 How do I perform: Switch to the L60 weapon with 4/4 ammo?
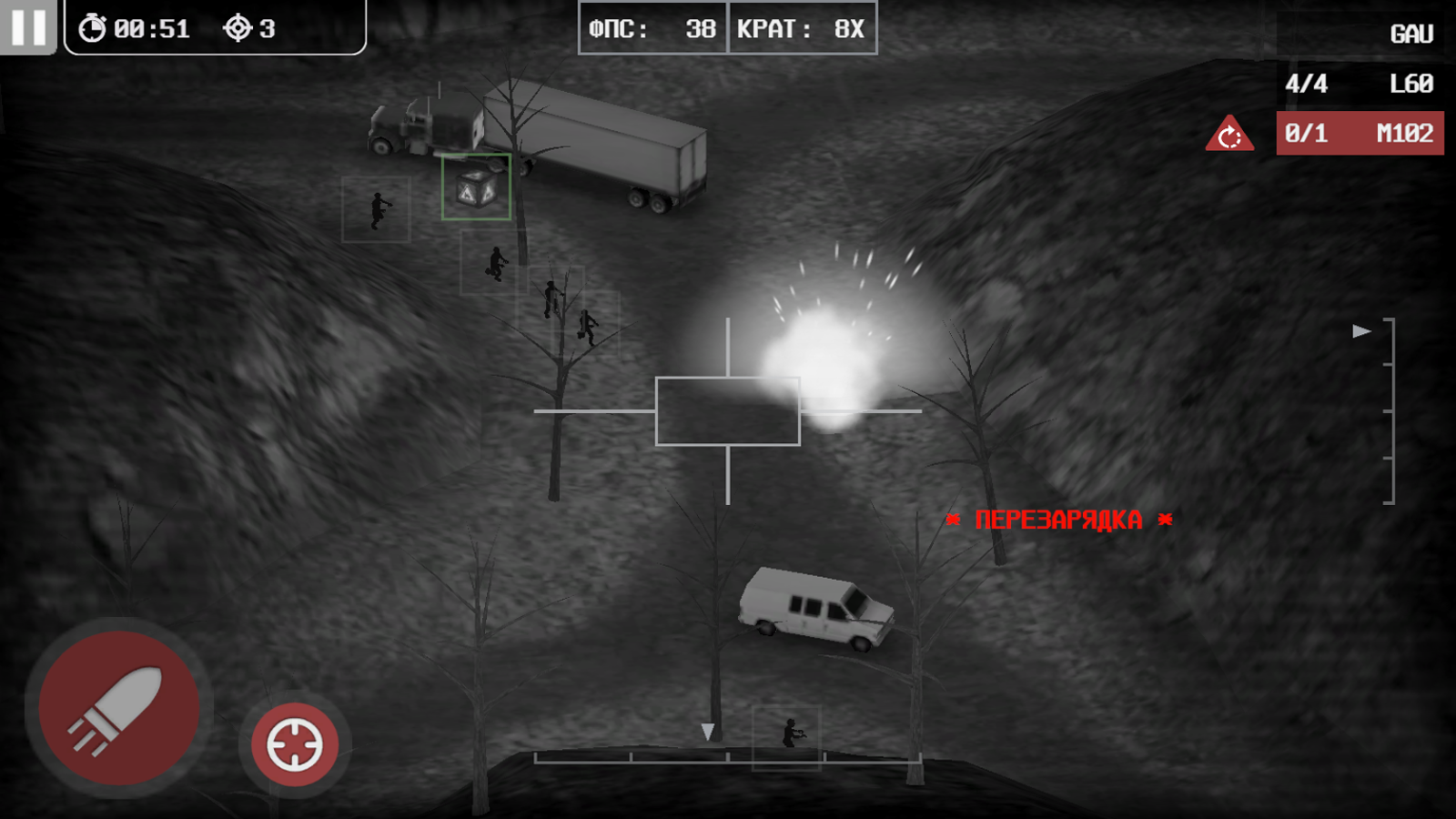(1356, 83)
